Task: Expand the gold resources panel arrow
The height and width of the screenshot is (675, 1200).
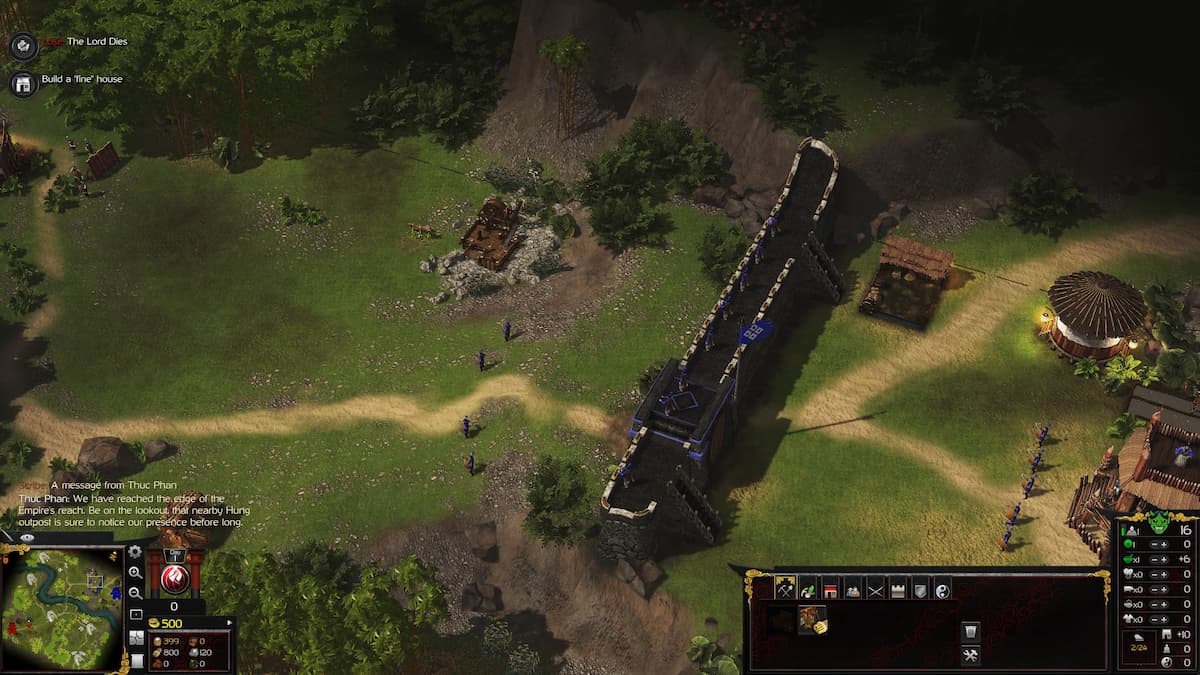Action: tap(229, 623)
